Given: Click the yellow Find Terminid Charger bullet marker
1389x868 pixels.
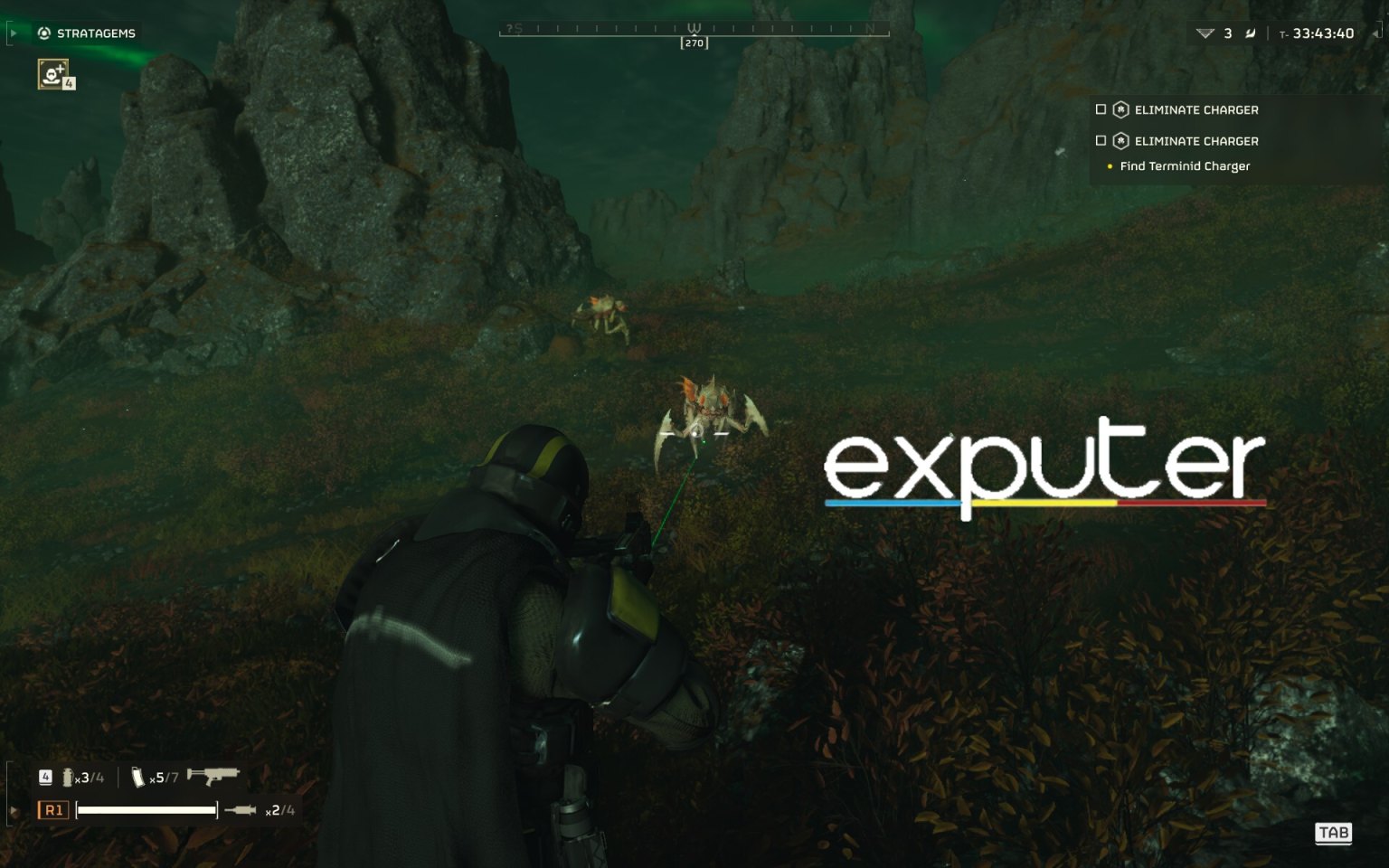Looking at the screenshot, I should (1110, 166).
